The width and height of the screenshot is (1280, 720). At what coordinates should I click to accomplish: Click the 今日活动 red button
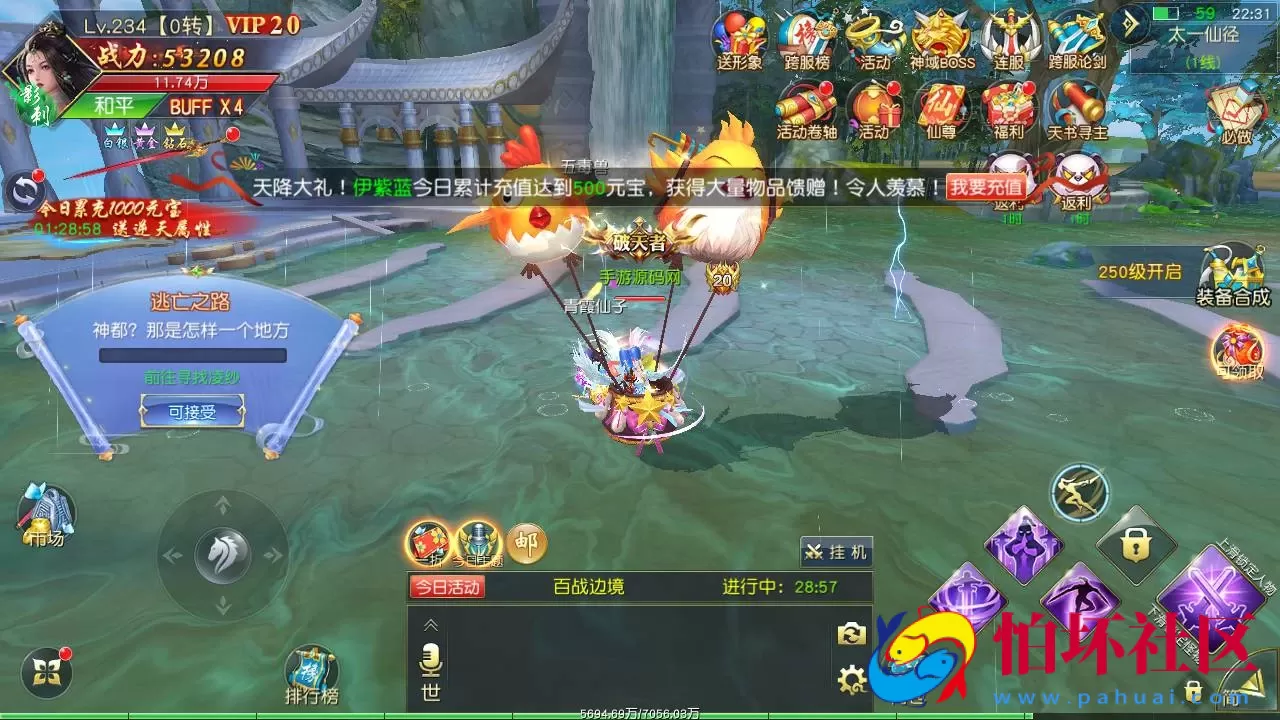tap(447, 587)
